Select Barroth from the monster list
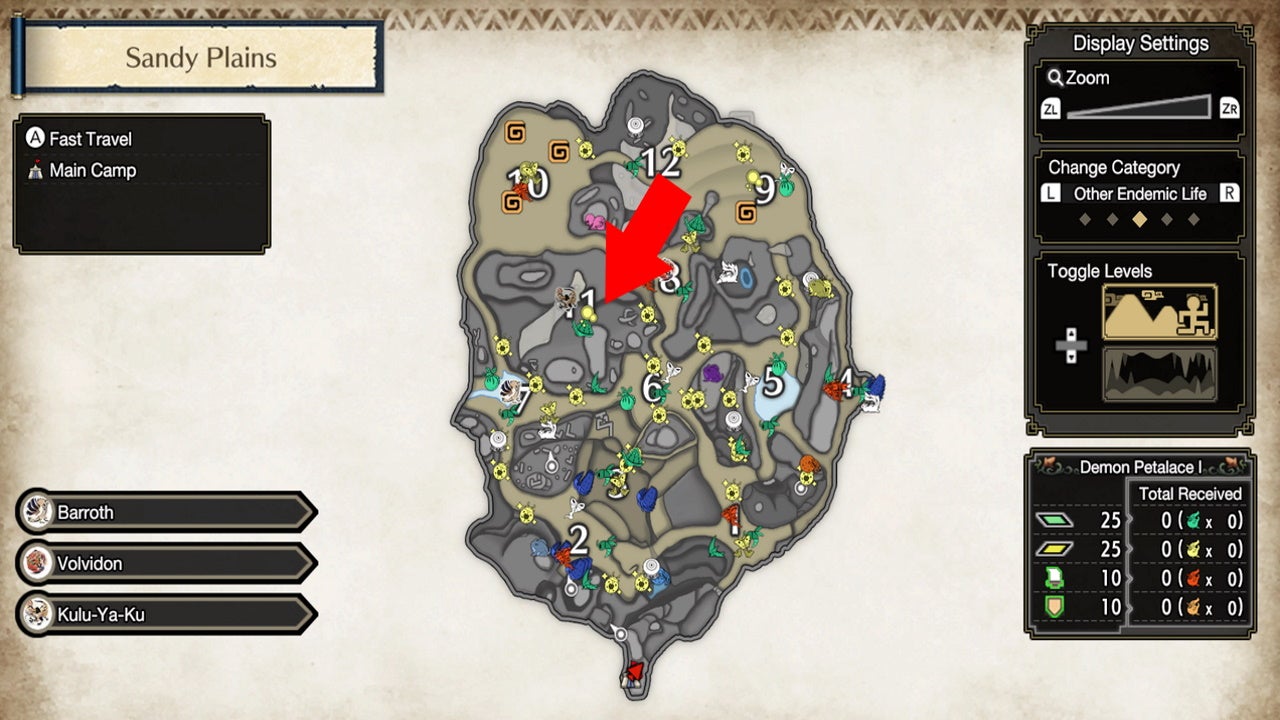Screen dimensions: 1280x720 click(165, 512)
